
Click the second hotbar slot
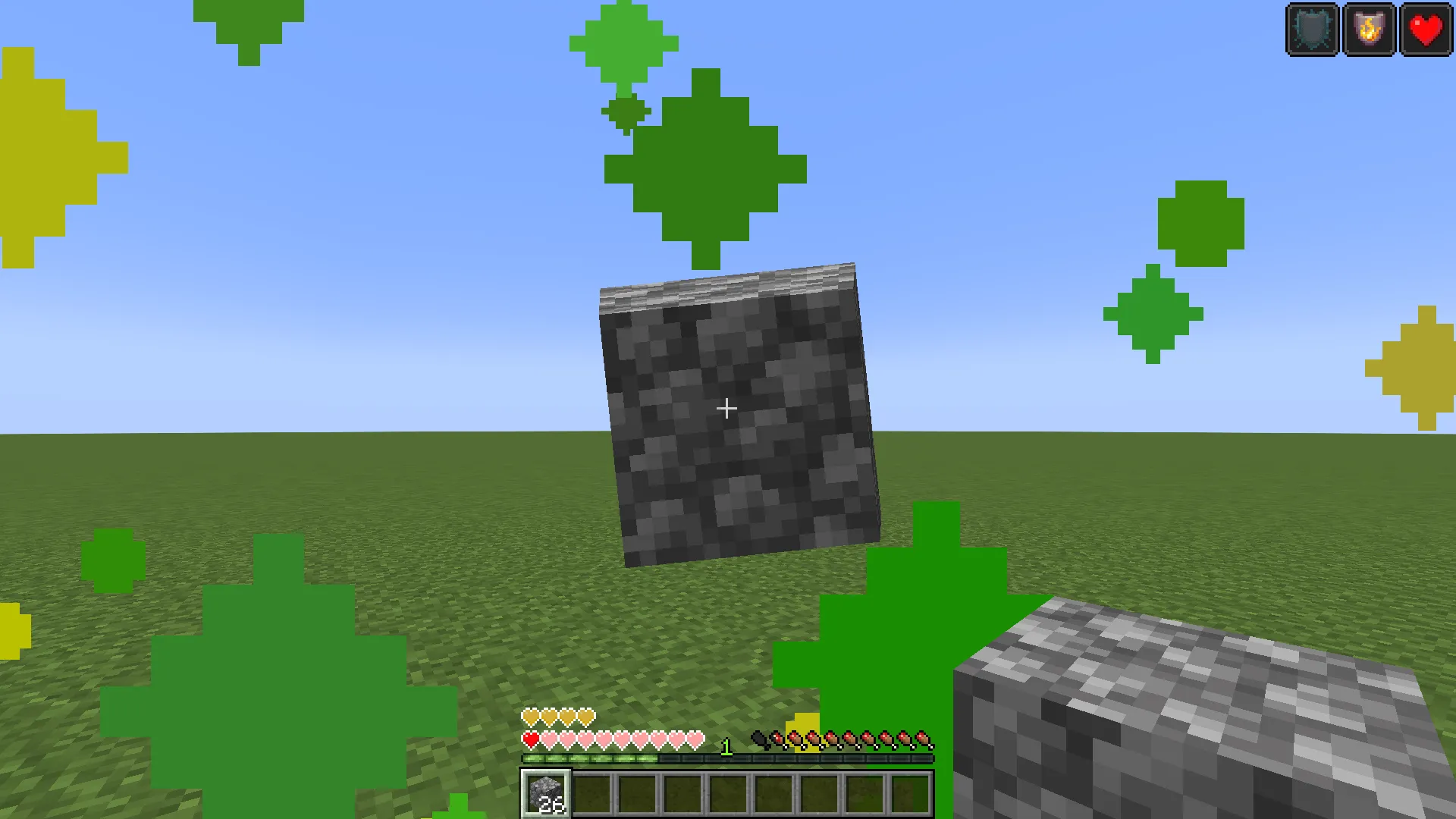coord(591,792)
